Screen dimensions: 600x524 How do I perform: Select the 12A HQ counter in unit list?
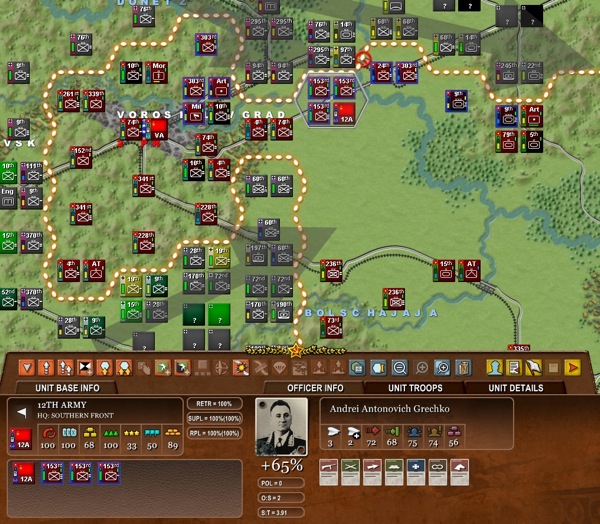22,472
